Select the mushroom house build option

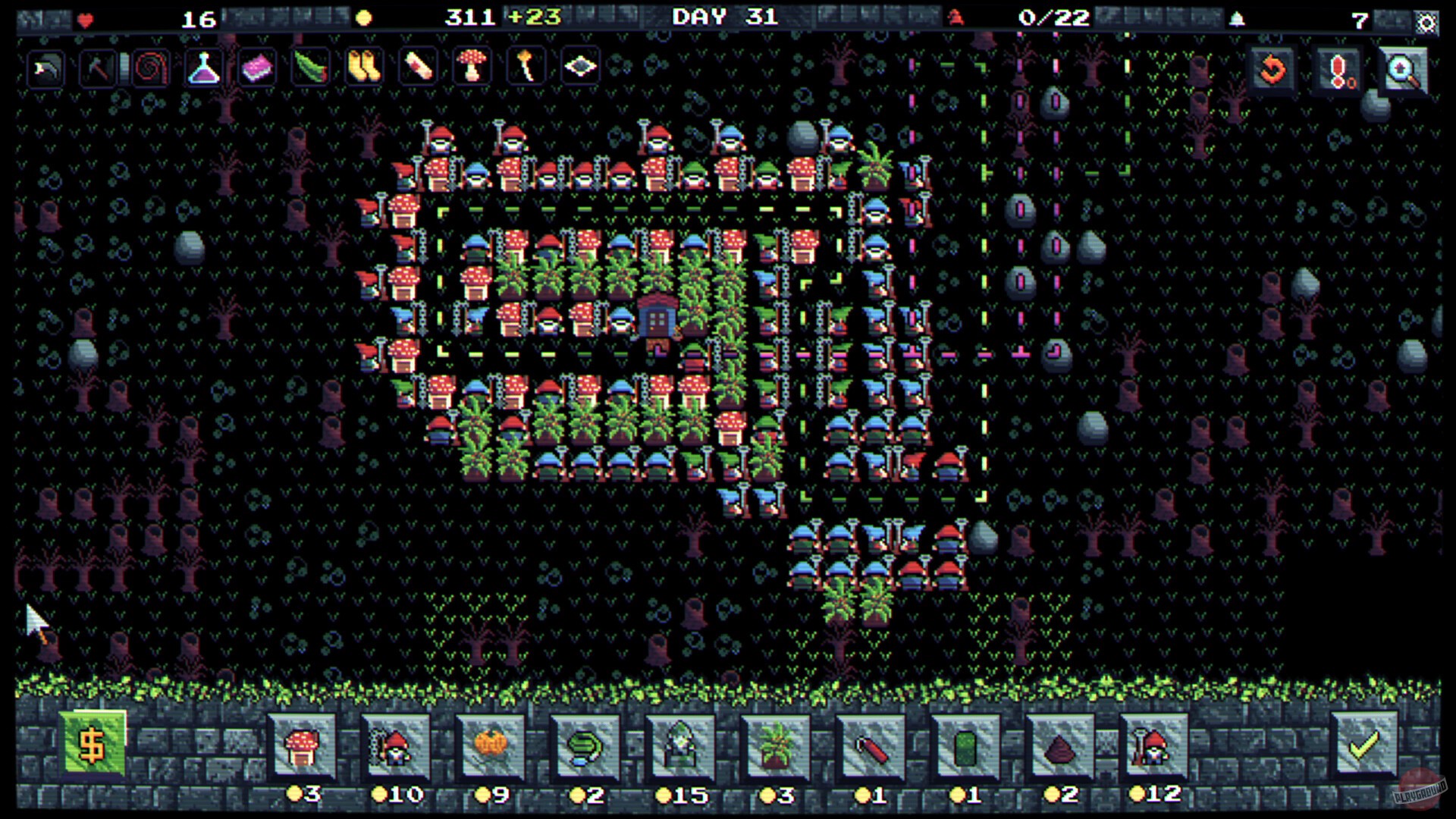[302, 747]
